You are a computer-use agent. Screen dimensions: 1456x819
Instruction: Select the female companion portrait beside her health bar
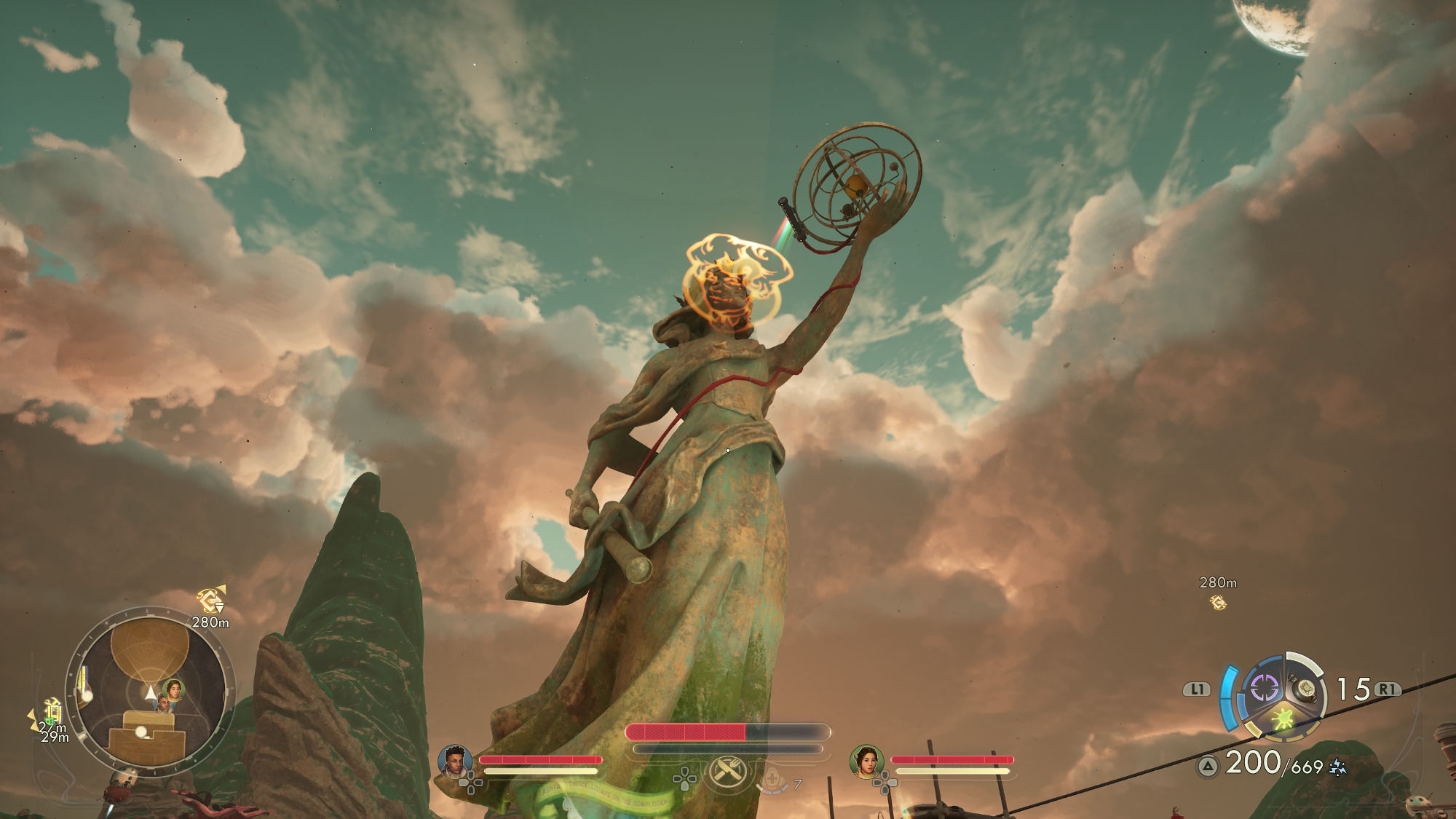point(866,761)
